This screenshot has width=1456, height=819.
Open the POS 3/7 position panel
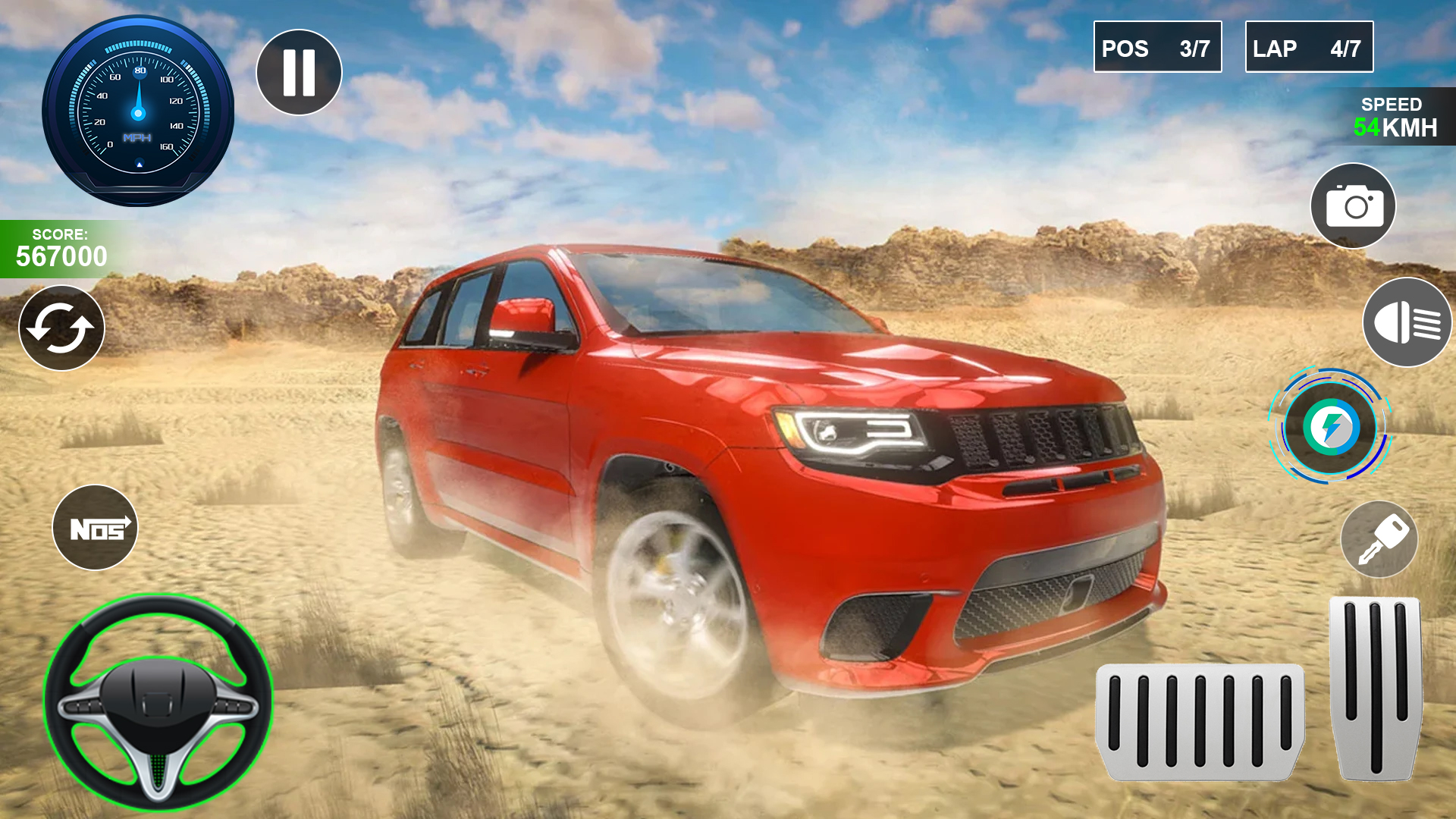1157,48
